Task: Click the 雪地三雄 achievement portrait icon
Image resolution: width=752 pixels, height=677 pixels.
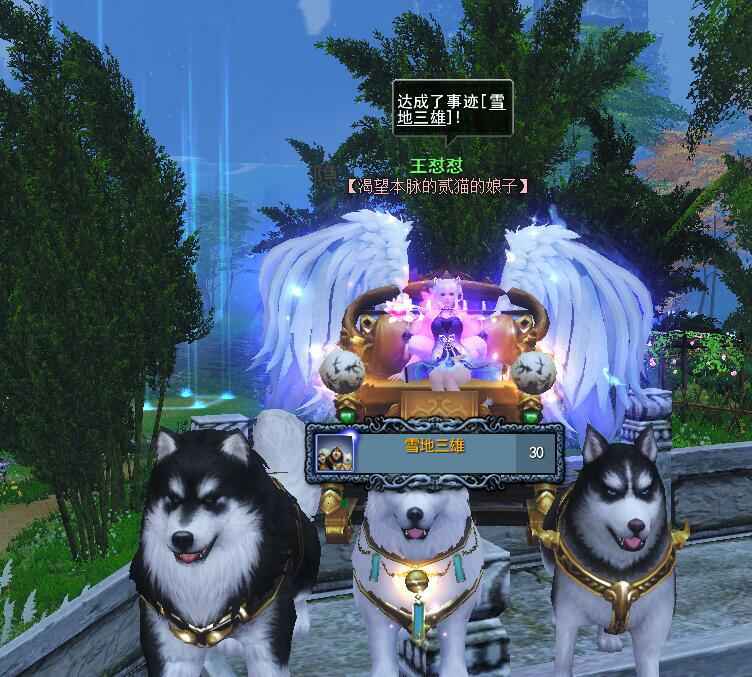Action: pyautogui.click(x=333, y=453)
